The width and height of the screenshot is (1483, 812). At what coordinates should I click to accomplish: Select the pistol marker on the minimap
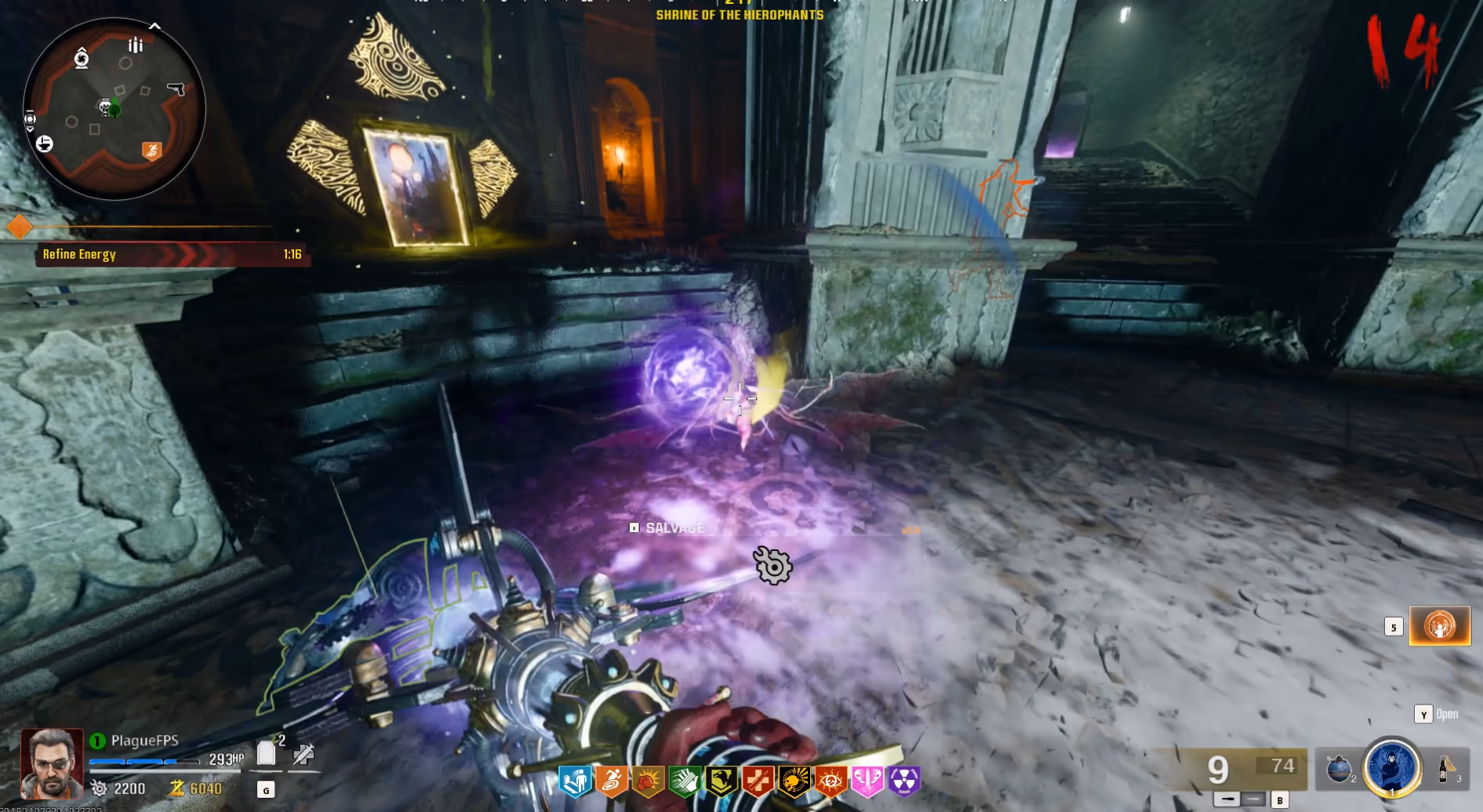[x=176, y=89]
